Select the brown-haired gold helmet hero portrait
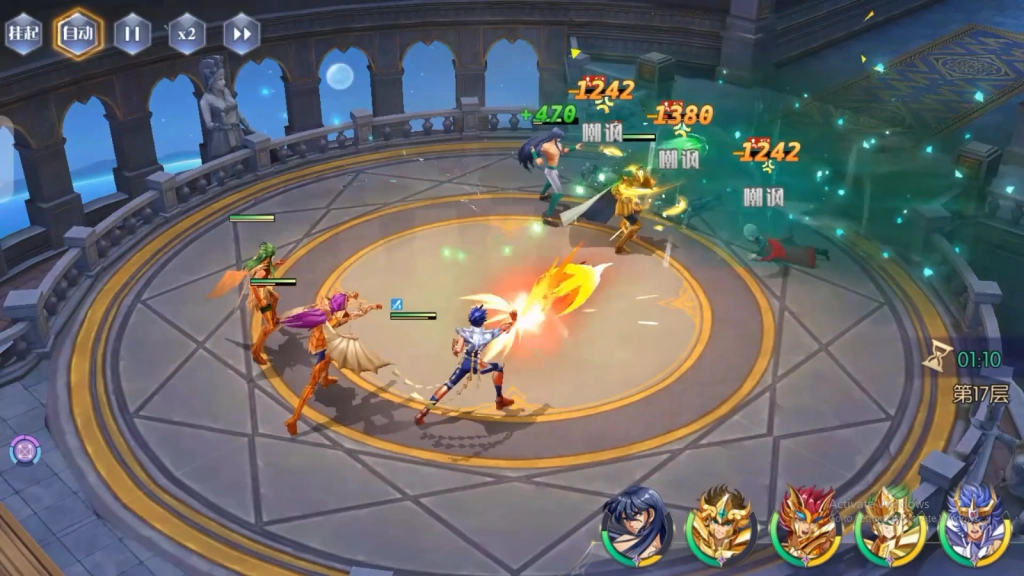This screenshot has height=576, width=1024. click(720, 524)
